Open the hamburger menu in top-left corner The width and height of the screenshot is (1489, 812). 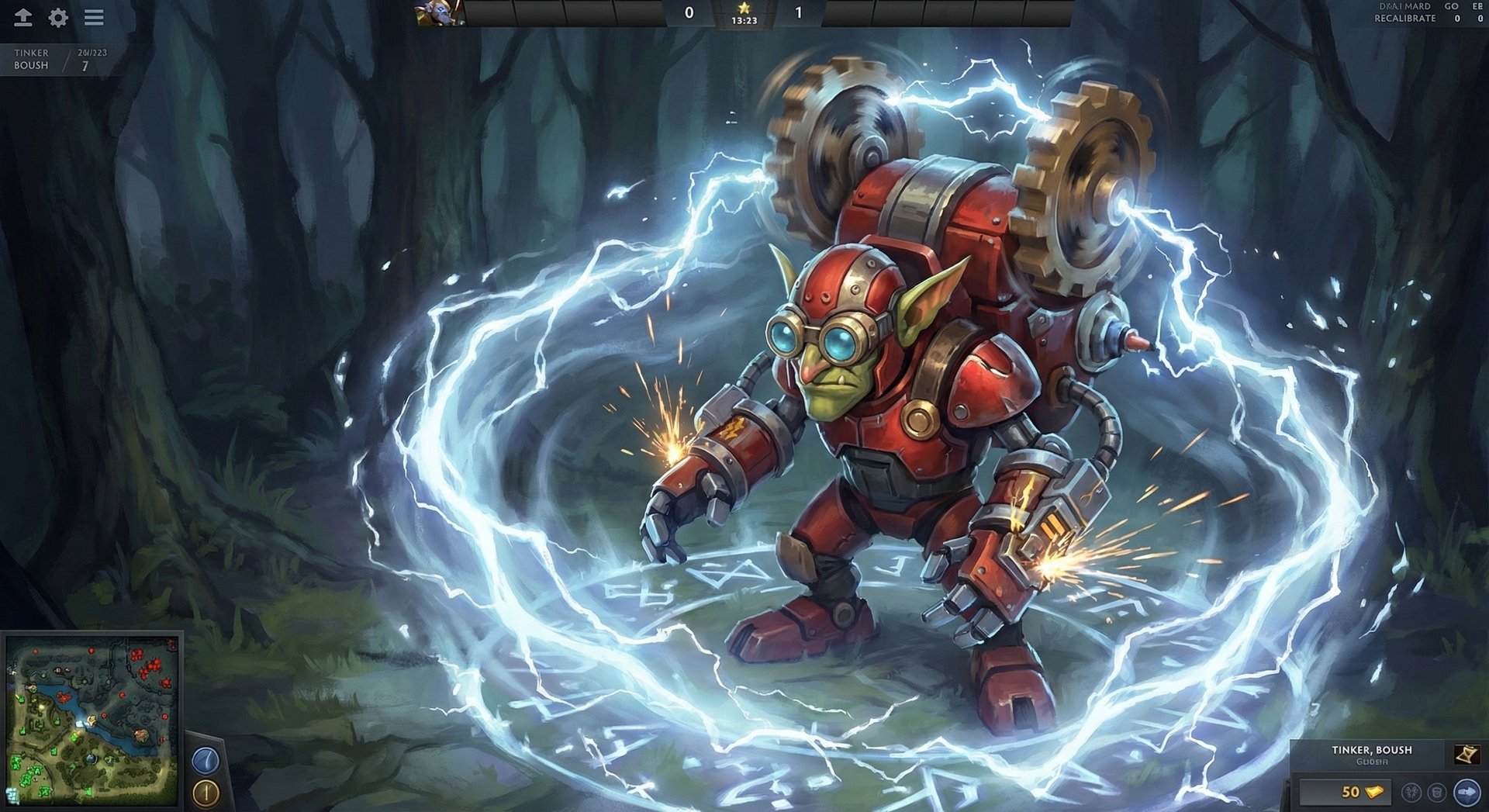coord(92,18)
